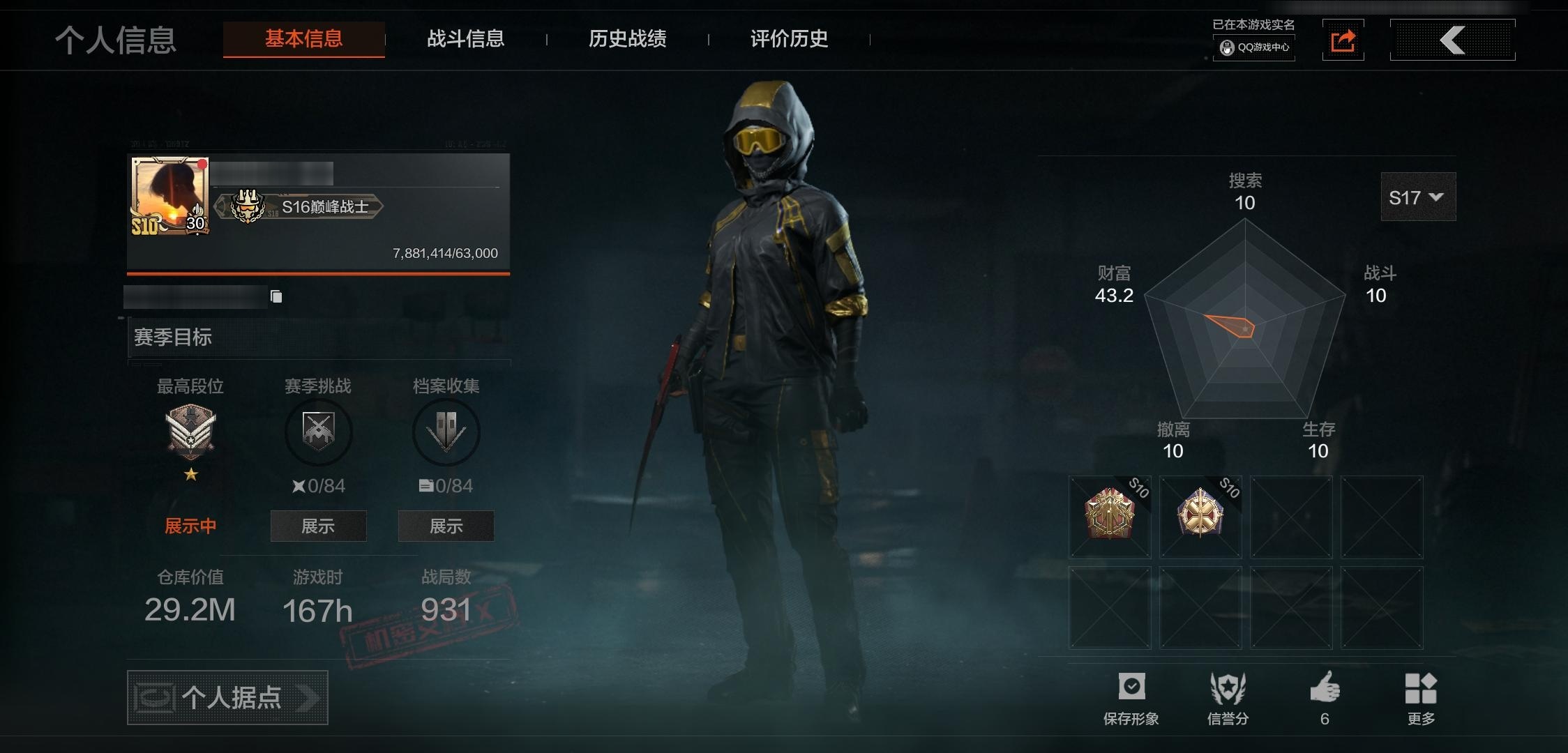This screenshot has width=1568, height=753.
Task: Open the S17 season dropdown
Action: point(1417,197)
